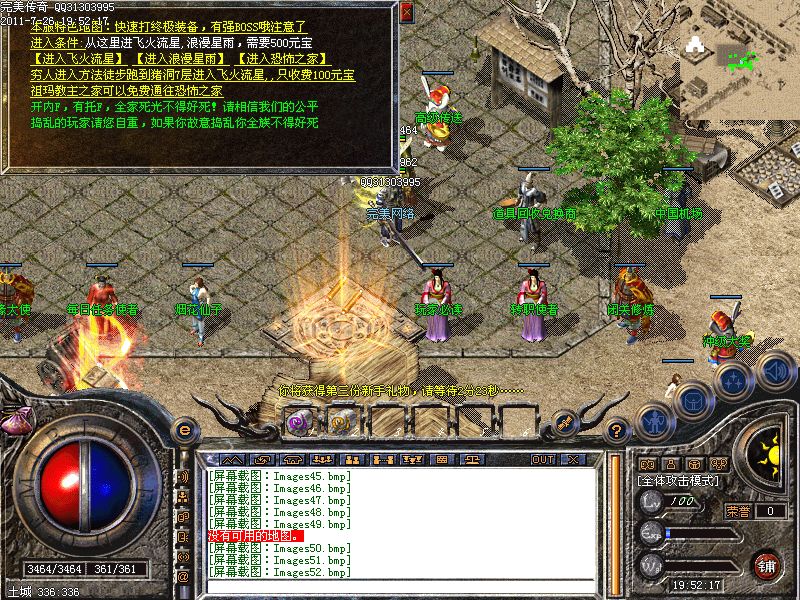Select the 进入浪漫星雨 dialogue option
Screen dimensions: 800x600
click(x=178, y=59)
